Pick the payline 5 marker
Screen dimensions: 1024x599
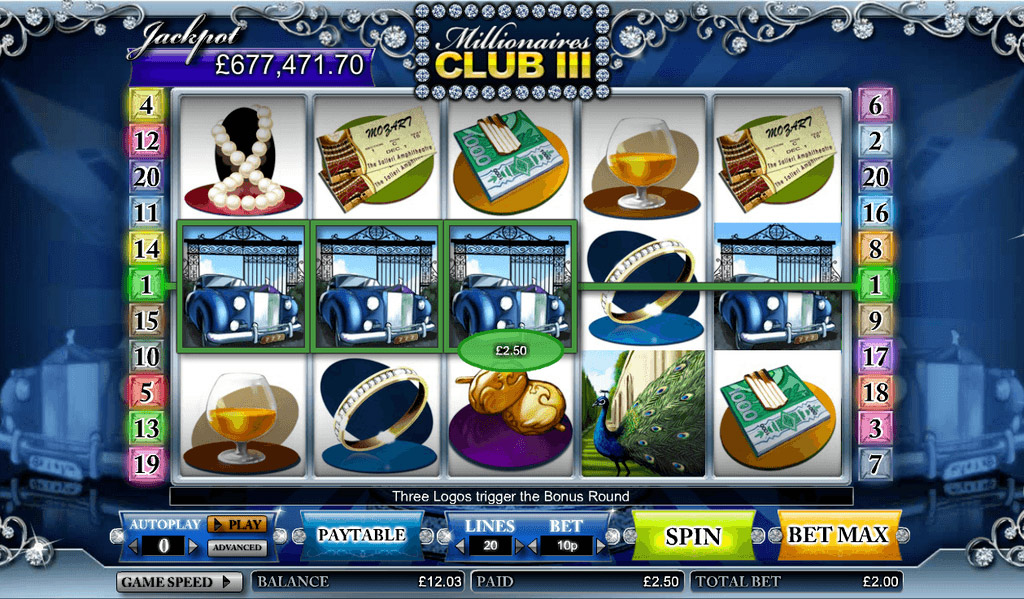[x=146, y=392]
